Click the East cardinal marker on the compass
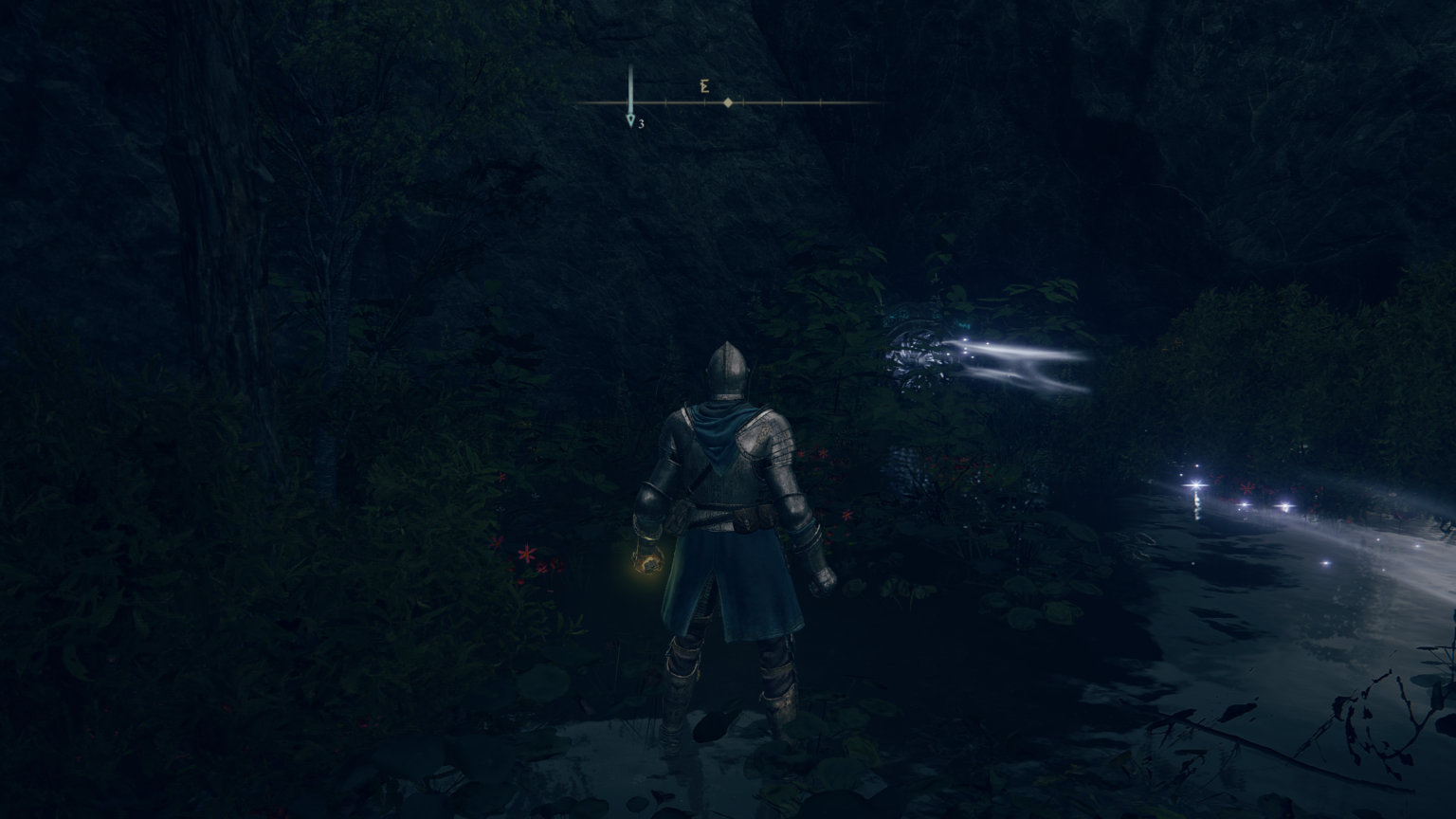Screen dimensions: 1456x819 (703, 85)
